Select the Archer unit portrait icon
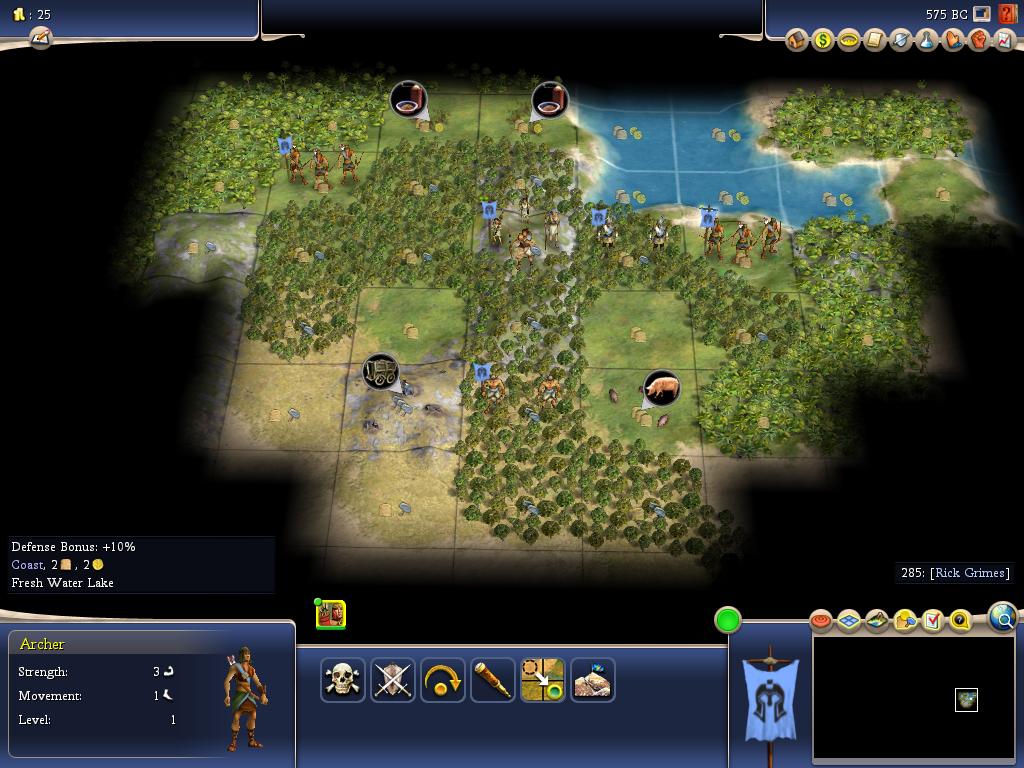Viewport: 1024px width, 768px height. click(x=331, y=614)
